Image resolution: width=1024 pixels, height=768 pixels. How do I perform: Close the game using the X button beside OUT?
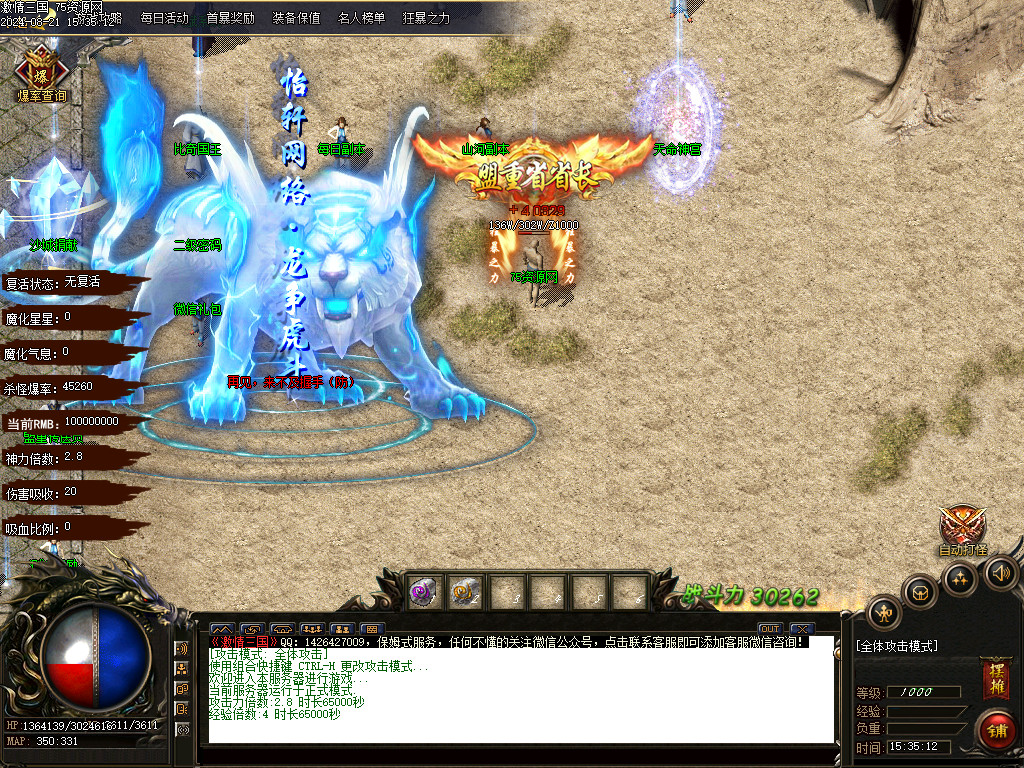797,629
